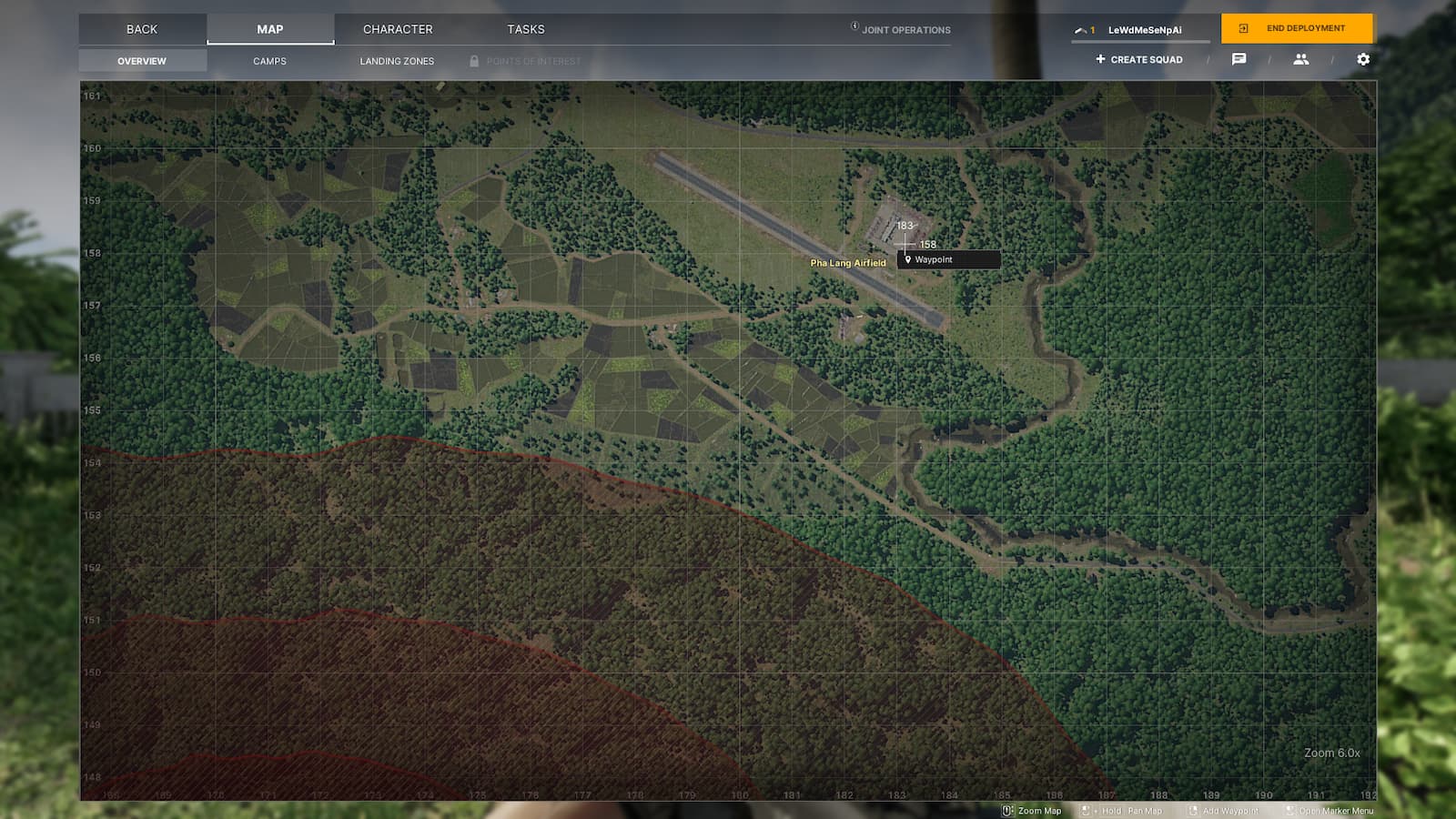Image resolution: width=1456 pixels, height=819 pixels.
Task: Click the Pha Lang Airfield label
Action: pos(846,263)
